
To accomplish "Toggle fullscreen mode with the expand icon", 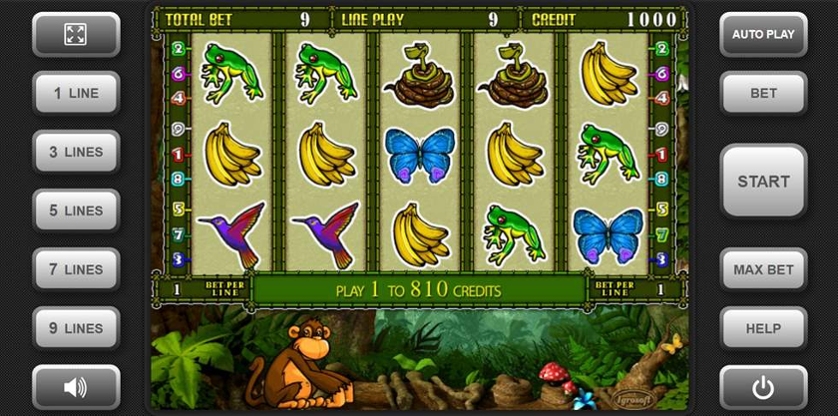I will click(x=76, y=34).
